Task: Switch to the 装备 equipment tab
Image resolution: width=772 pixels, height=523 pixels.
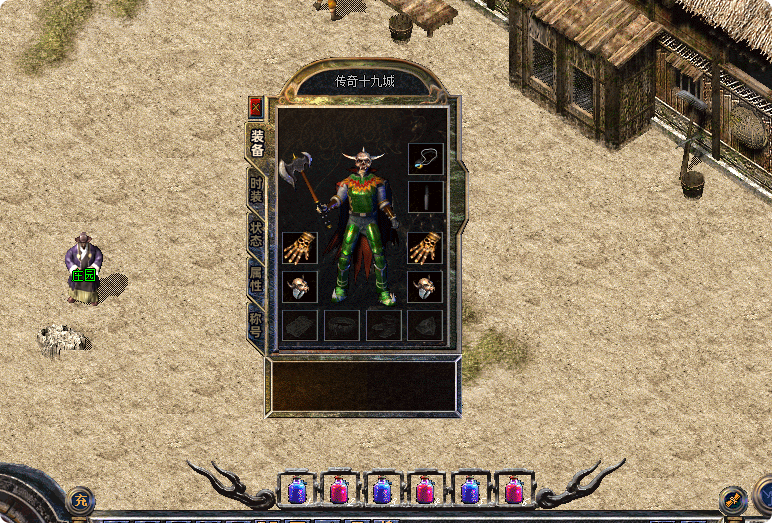Action: coord(257,143)
